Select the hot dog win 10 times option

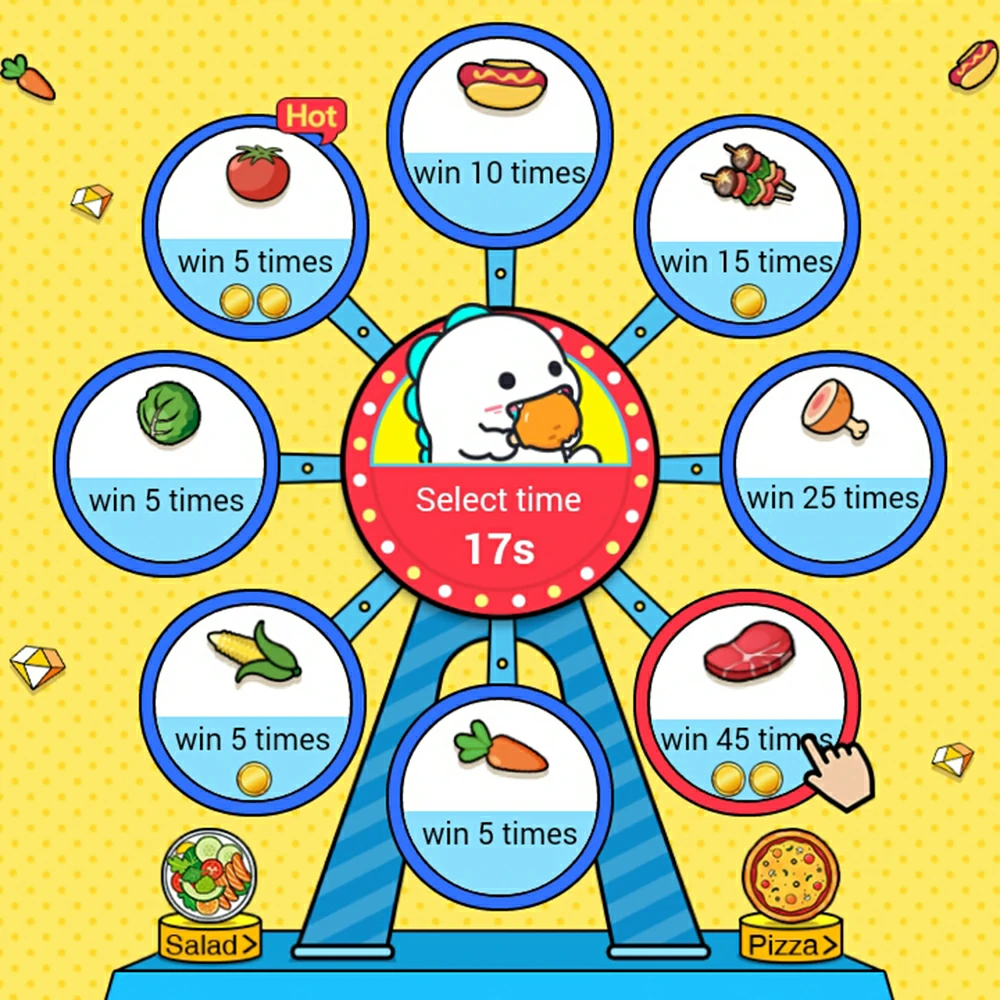[x=500, y=130]
